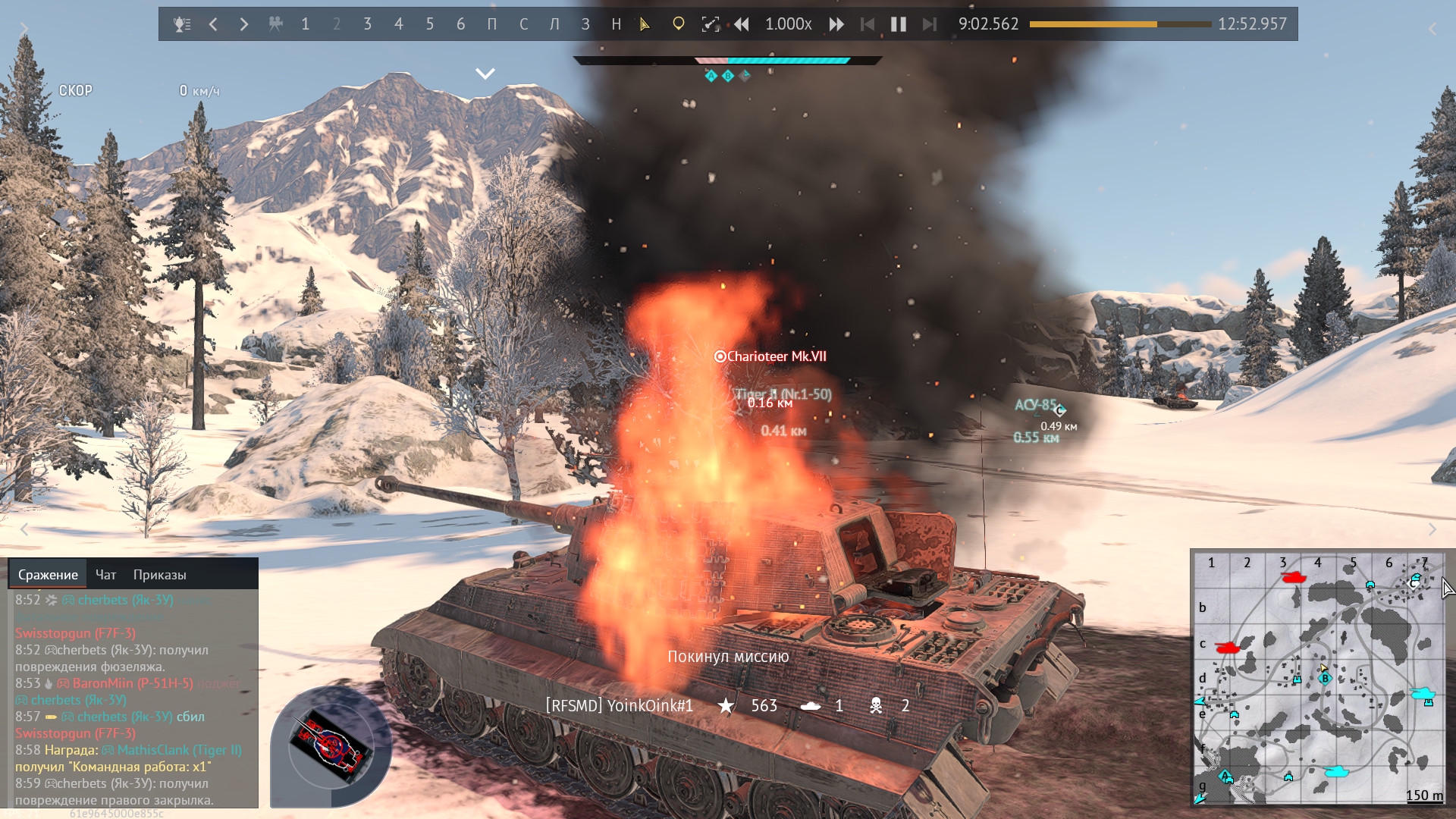Click the orange cursor arrow toggle
Image resolution: width=1456 pixels, height=819 pixels.
pyautogui.click(x=645, y=24)
